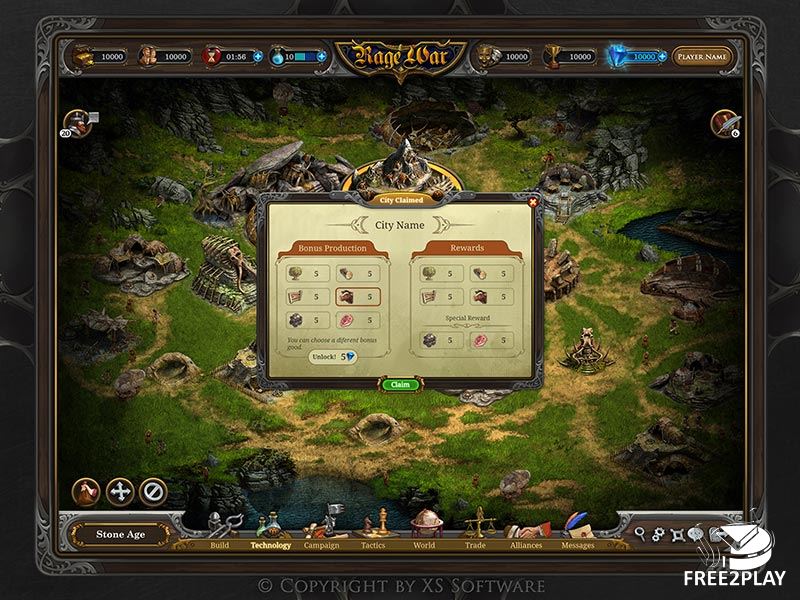The width and height of the screenshot is (800, 600).
Task: Open the magnifying glass search tool
Action: [x=640, y=535]
